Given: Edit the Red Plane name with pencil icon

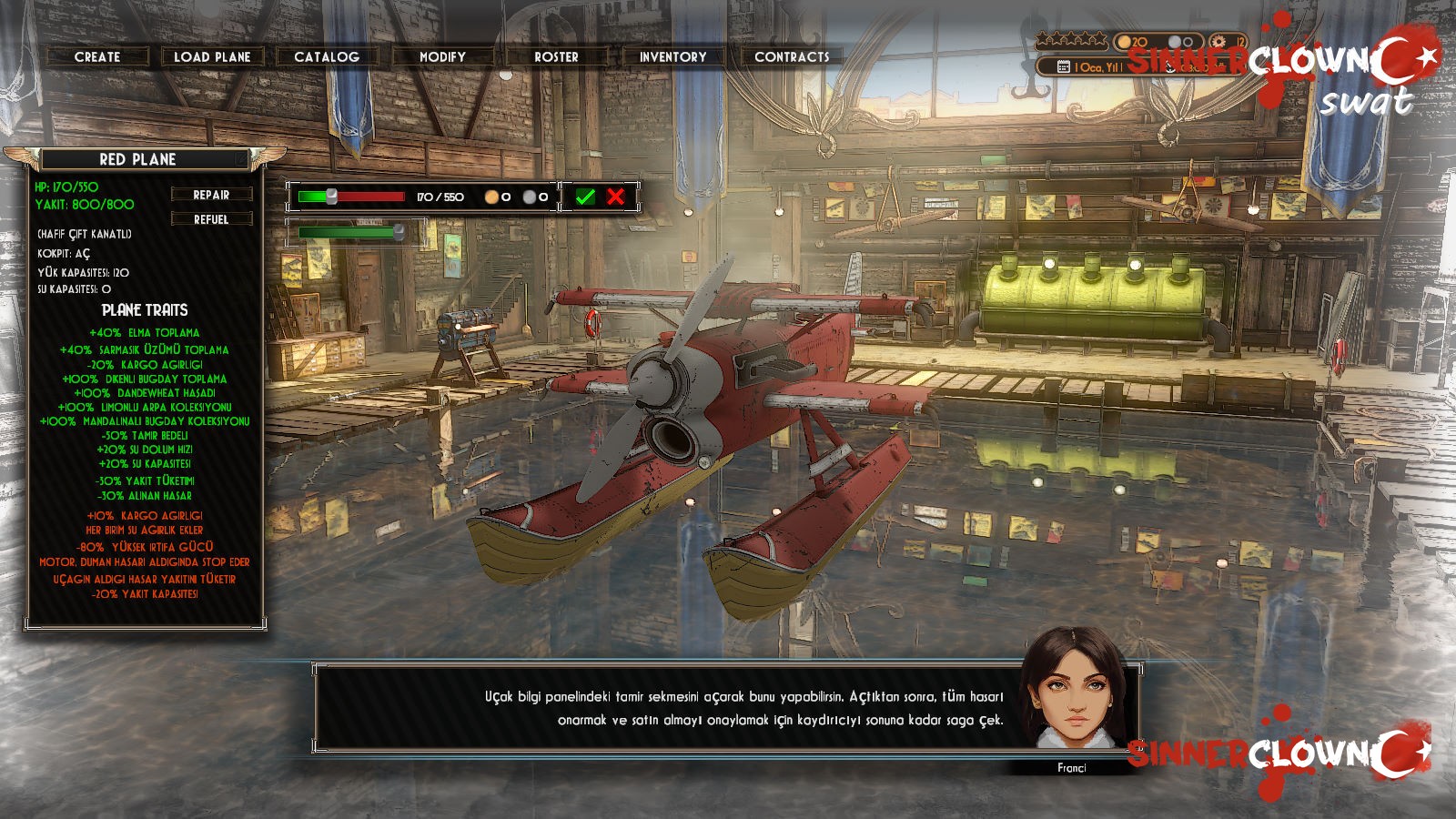Looking at the screenshot, I should (239, 159).
